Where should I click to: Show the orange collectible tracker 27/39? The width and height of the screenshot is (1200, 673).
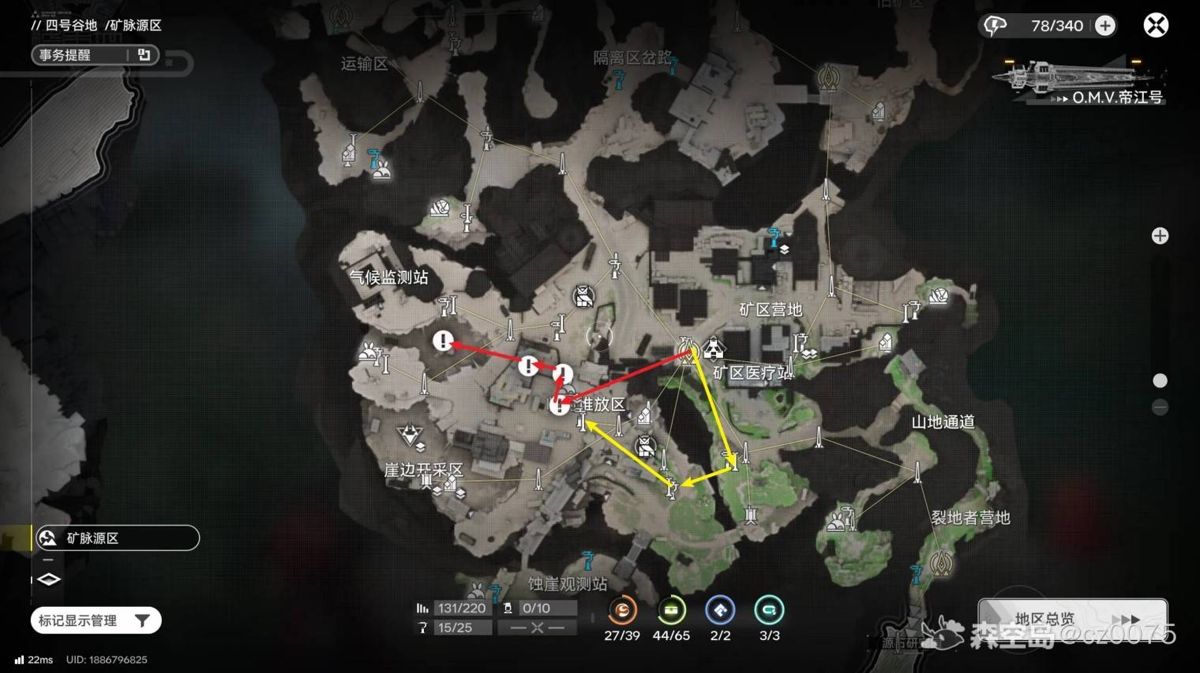[x=622, y=611]
